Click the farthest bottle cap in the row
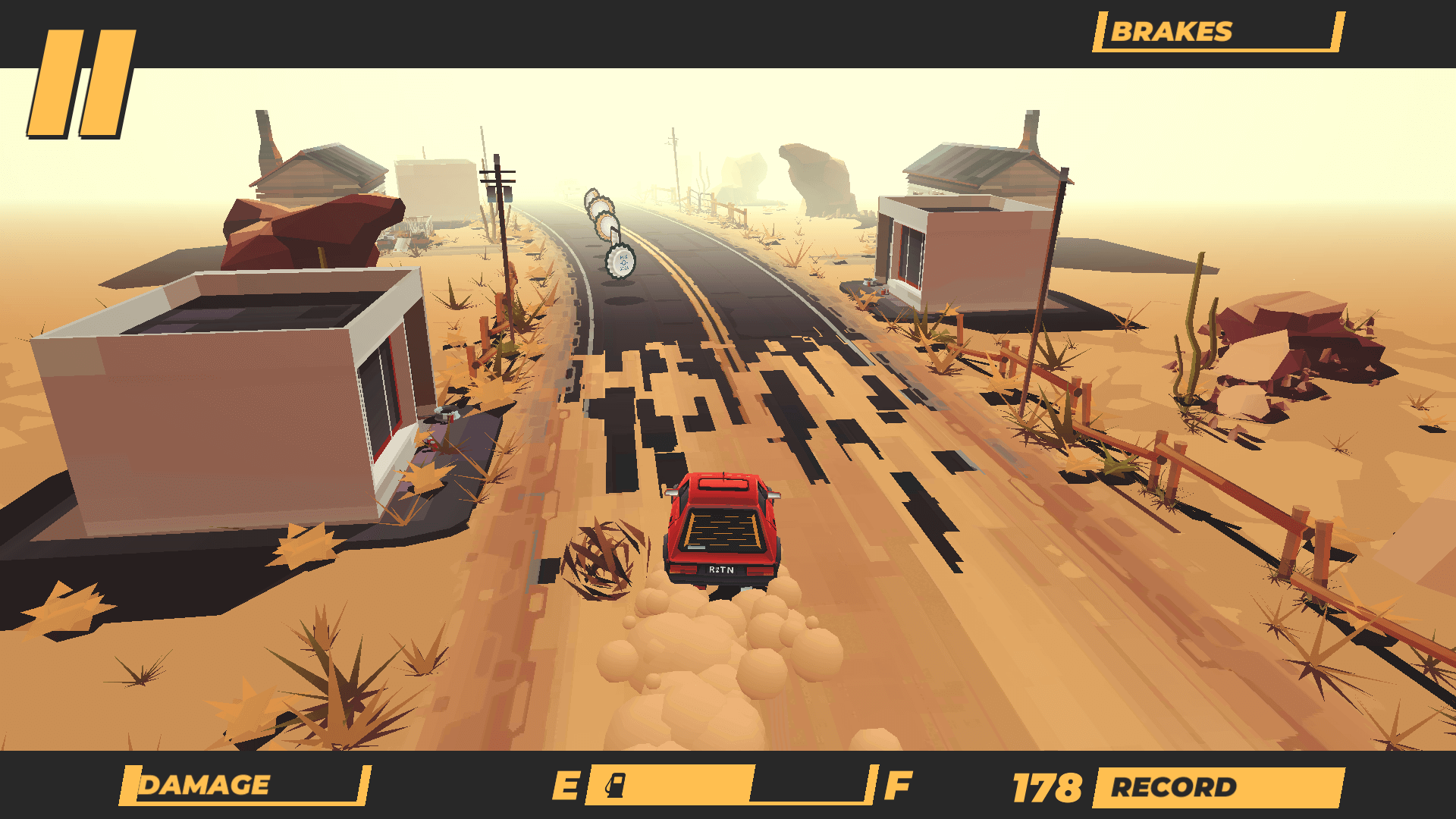Viewport: 1456px width, 819px height. tap(591, 193)
